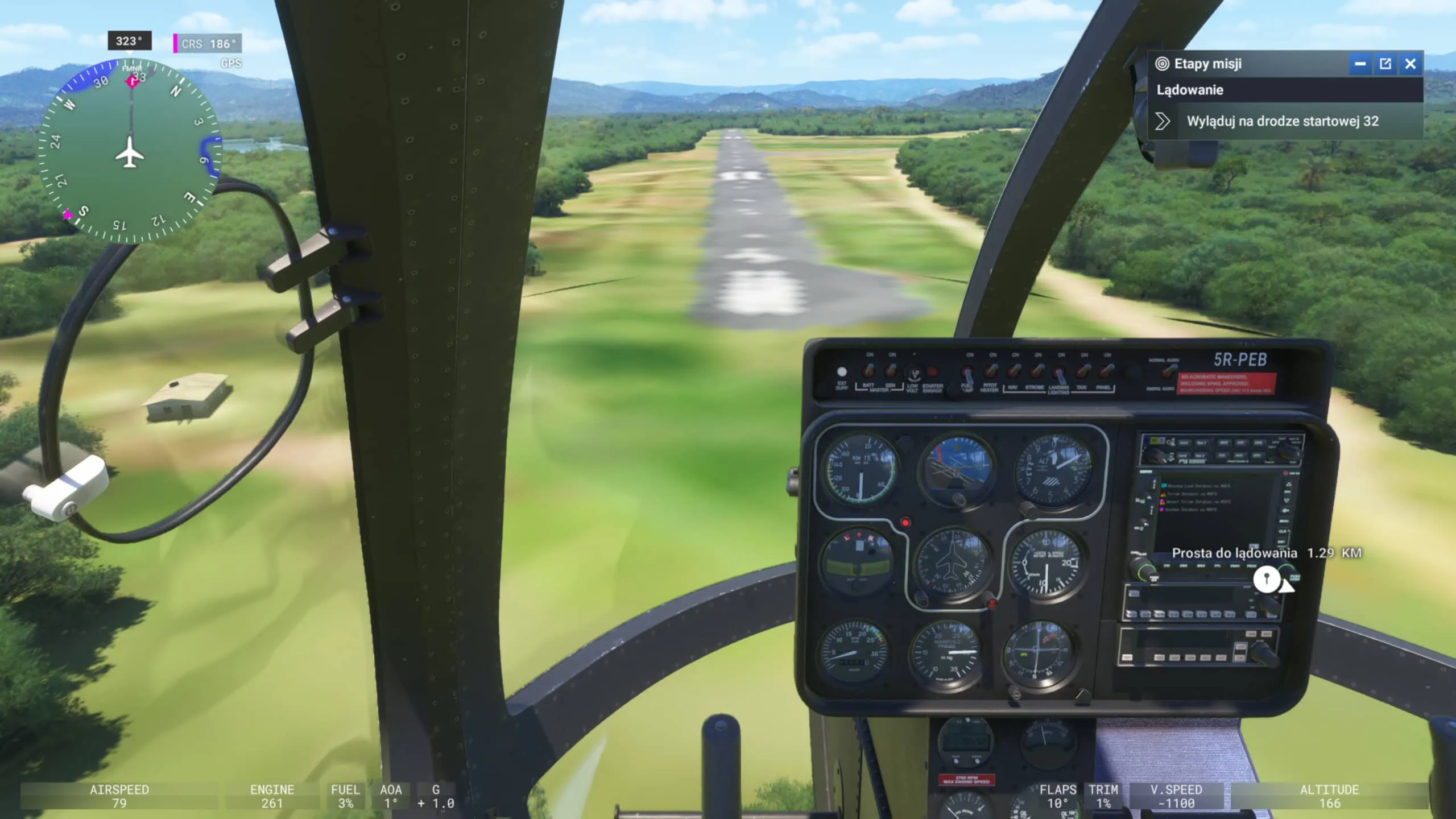
Task: Select the PROC key on the GPS bottom row
Action: (1252, 565)
